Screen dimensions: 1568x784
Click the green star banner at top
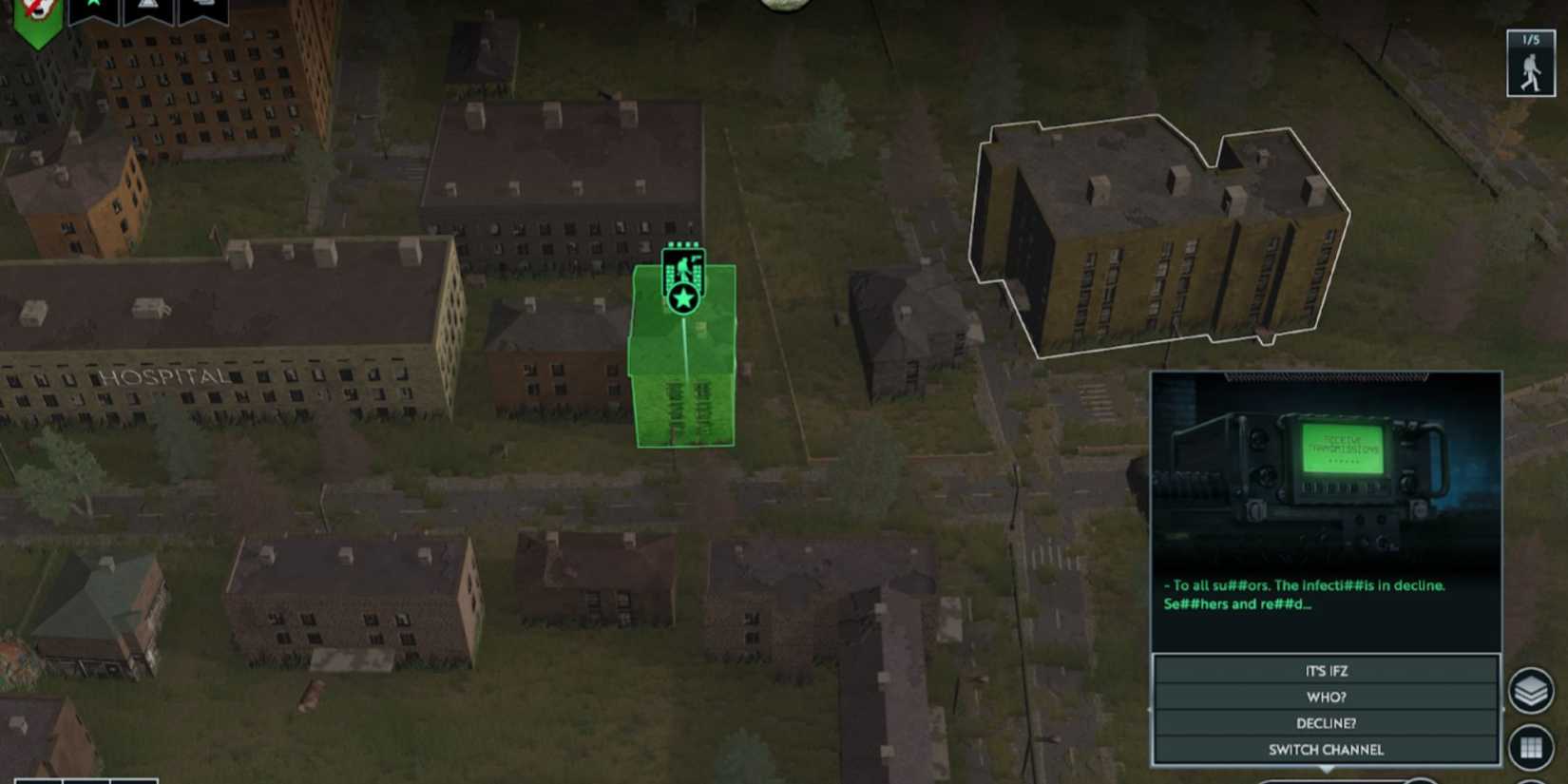(x=92, y=6)
